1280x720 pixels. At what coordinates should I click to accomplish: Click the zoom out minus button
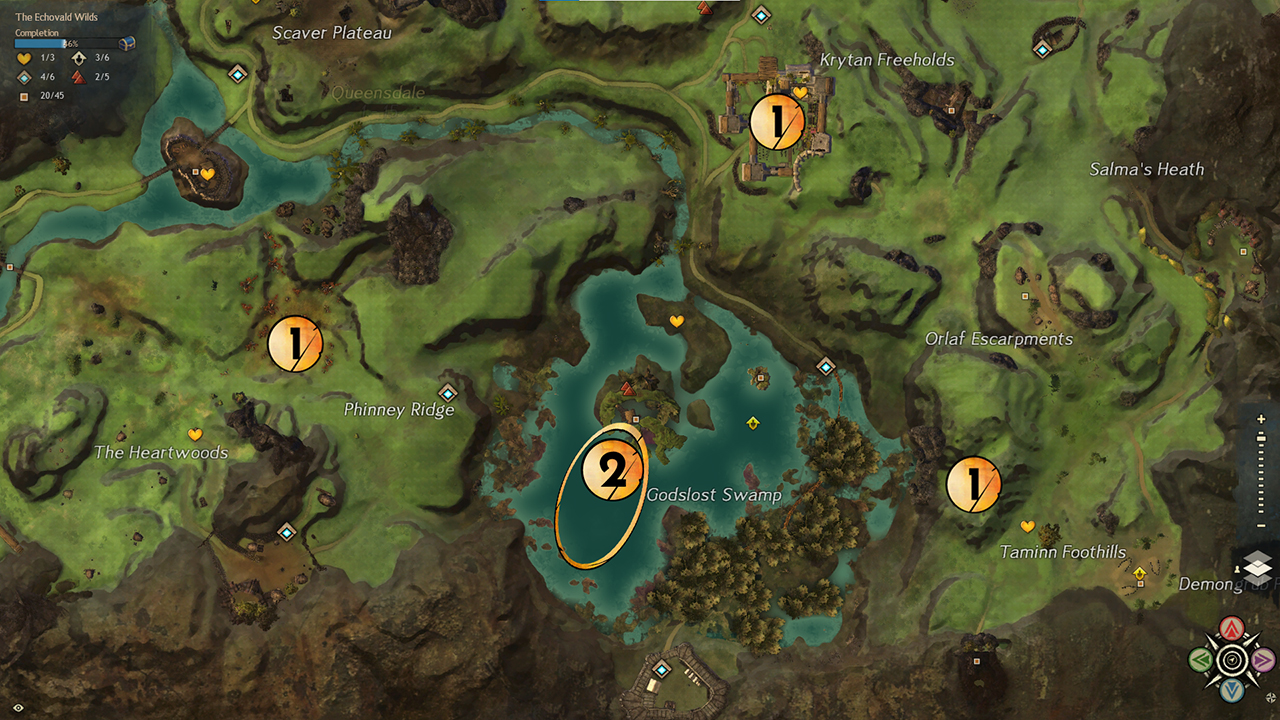point(1260,524)
